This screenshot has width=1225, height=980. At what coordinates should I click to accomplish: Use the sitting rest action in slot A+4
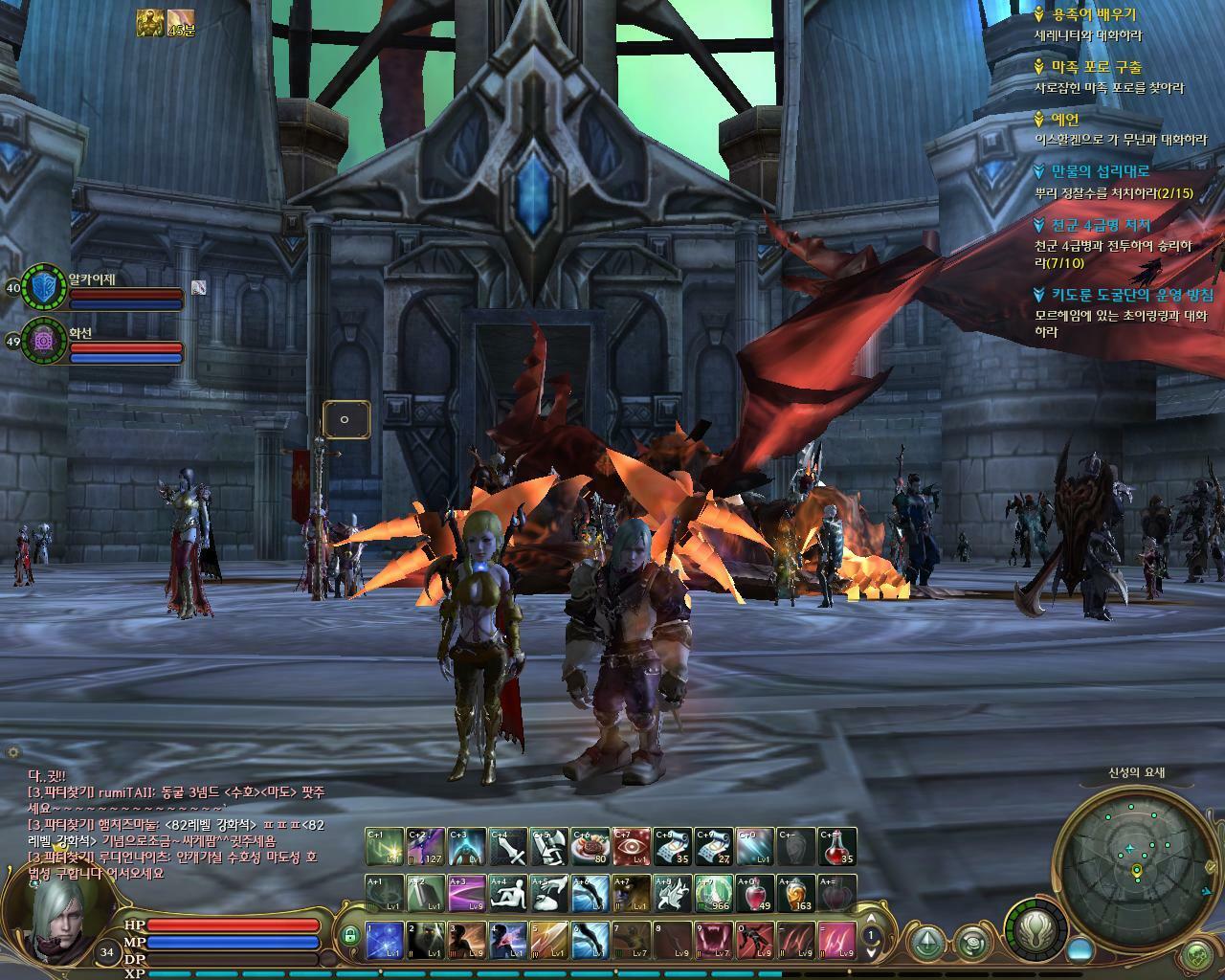(x=508, y=893)
